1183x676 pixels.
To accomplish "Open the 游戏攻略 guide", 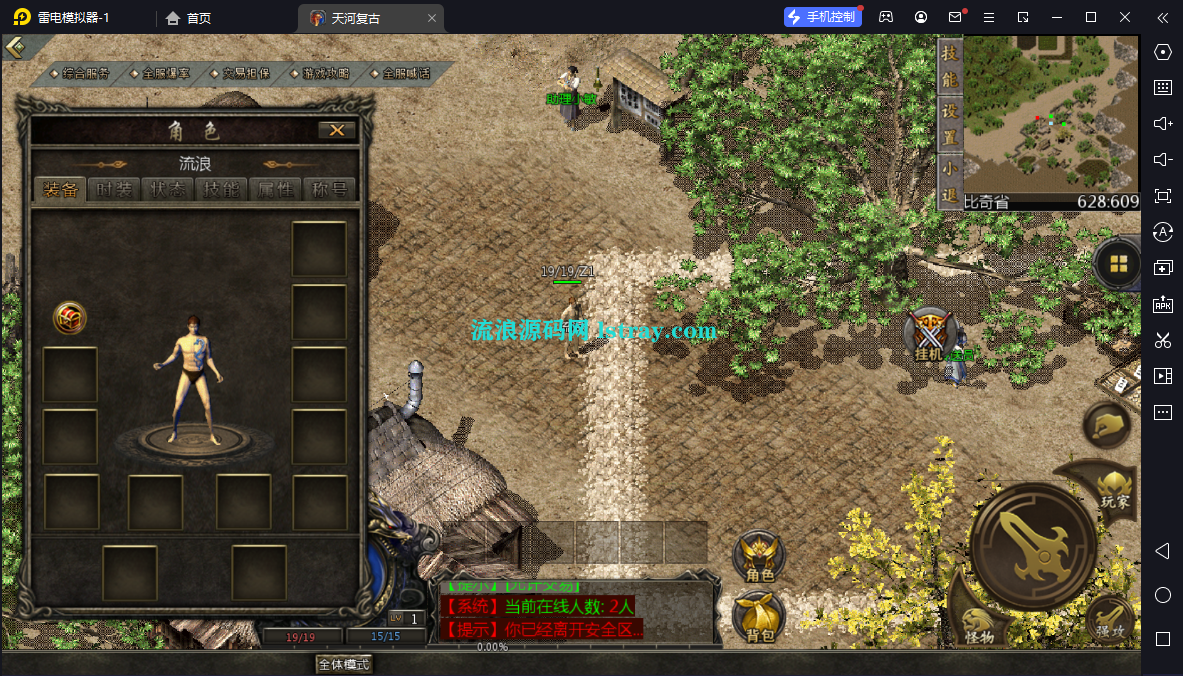I will (326, 73).
